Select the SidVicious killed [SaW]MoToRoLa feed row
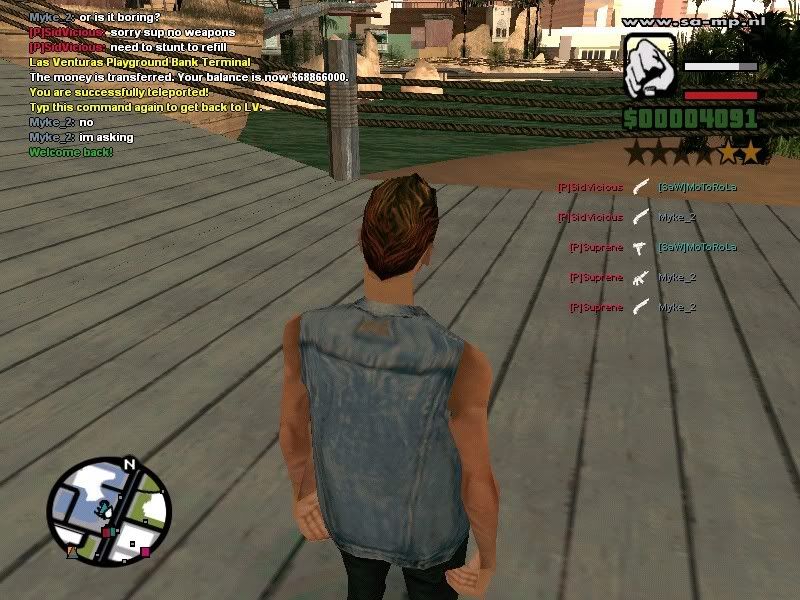Image resolution: width=800 pixels, height=600 pixels. (646, 187)
